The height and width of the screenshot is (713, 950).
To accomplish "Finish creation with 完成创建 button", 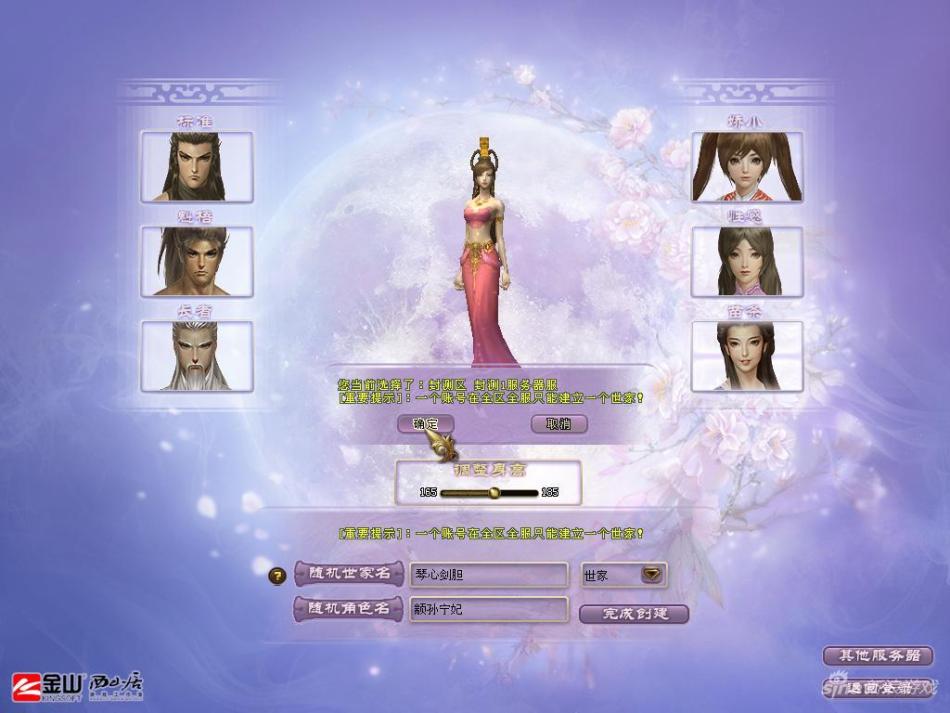I will click(x=634, y=613).
